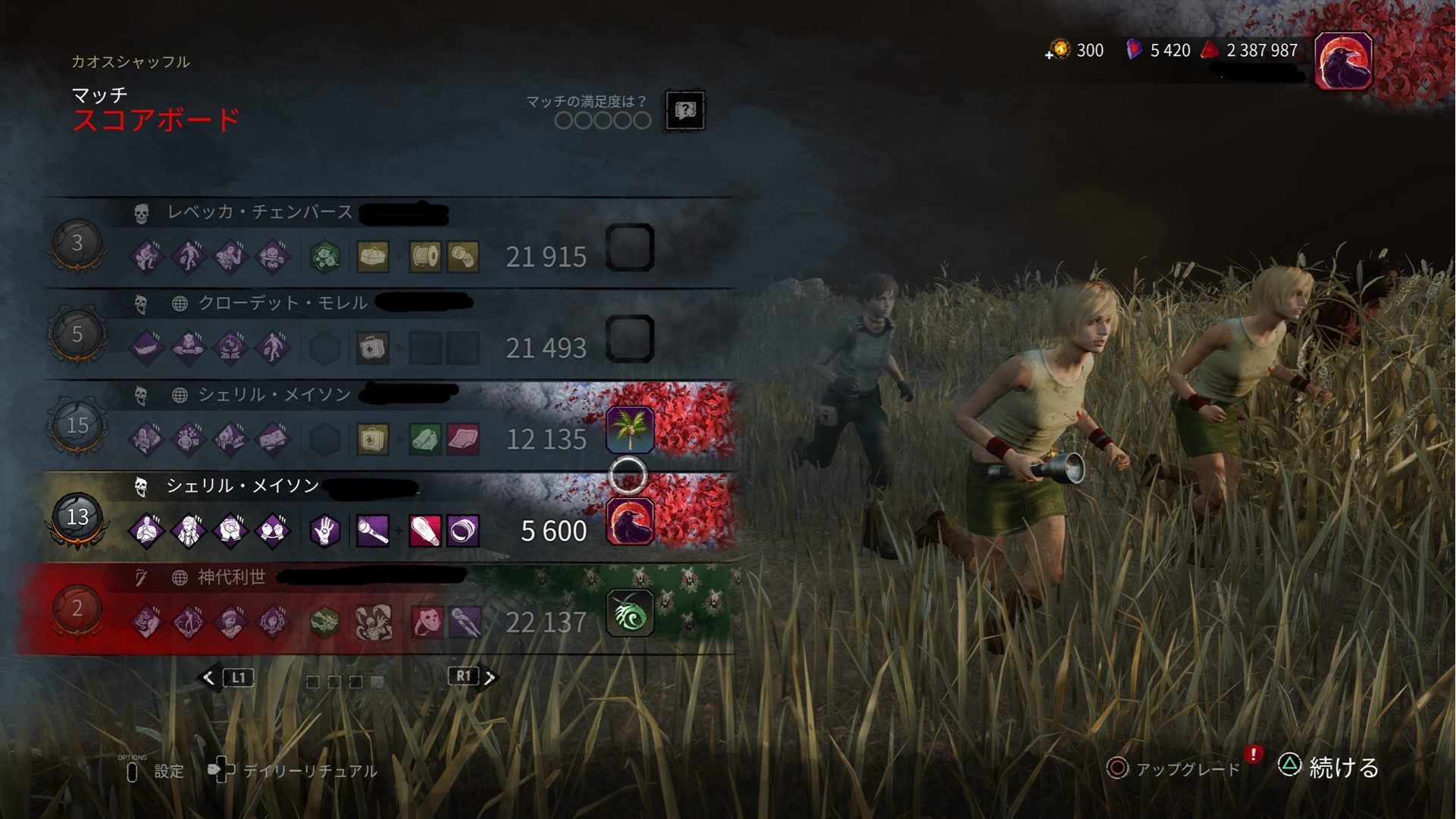Inspect the purple flashlight item icon
The width and height of the screenshot is (1456, 819).
(372, 531)
